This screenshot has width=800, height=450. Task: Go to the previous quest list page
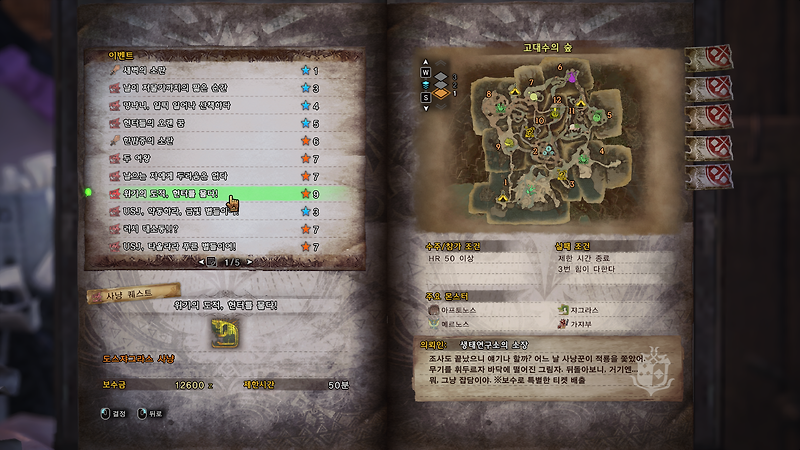[x=198, y=261]
